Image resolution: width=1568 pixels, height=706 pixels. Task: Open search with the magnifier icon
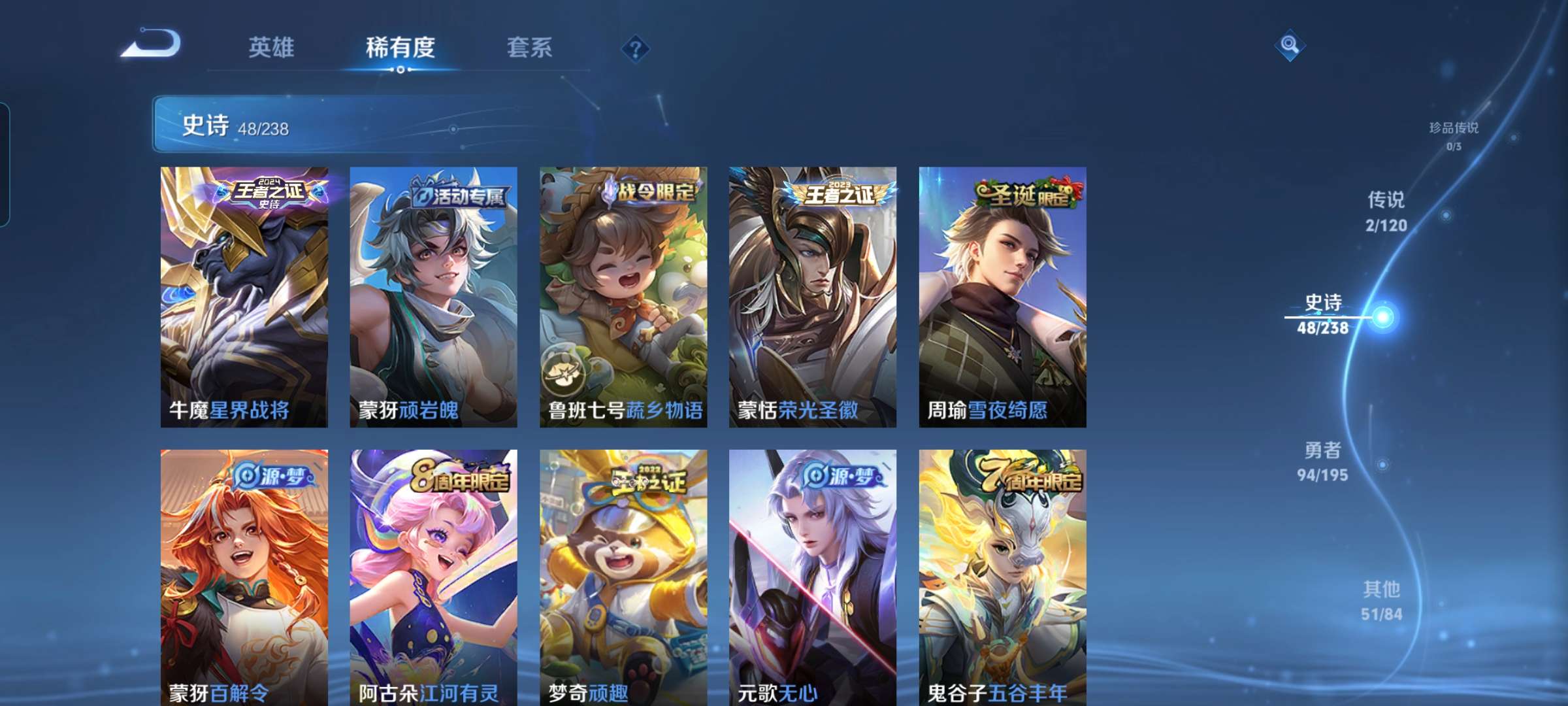pyautogui.click(x=1290, y=44)
